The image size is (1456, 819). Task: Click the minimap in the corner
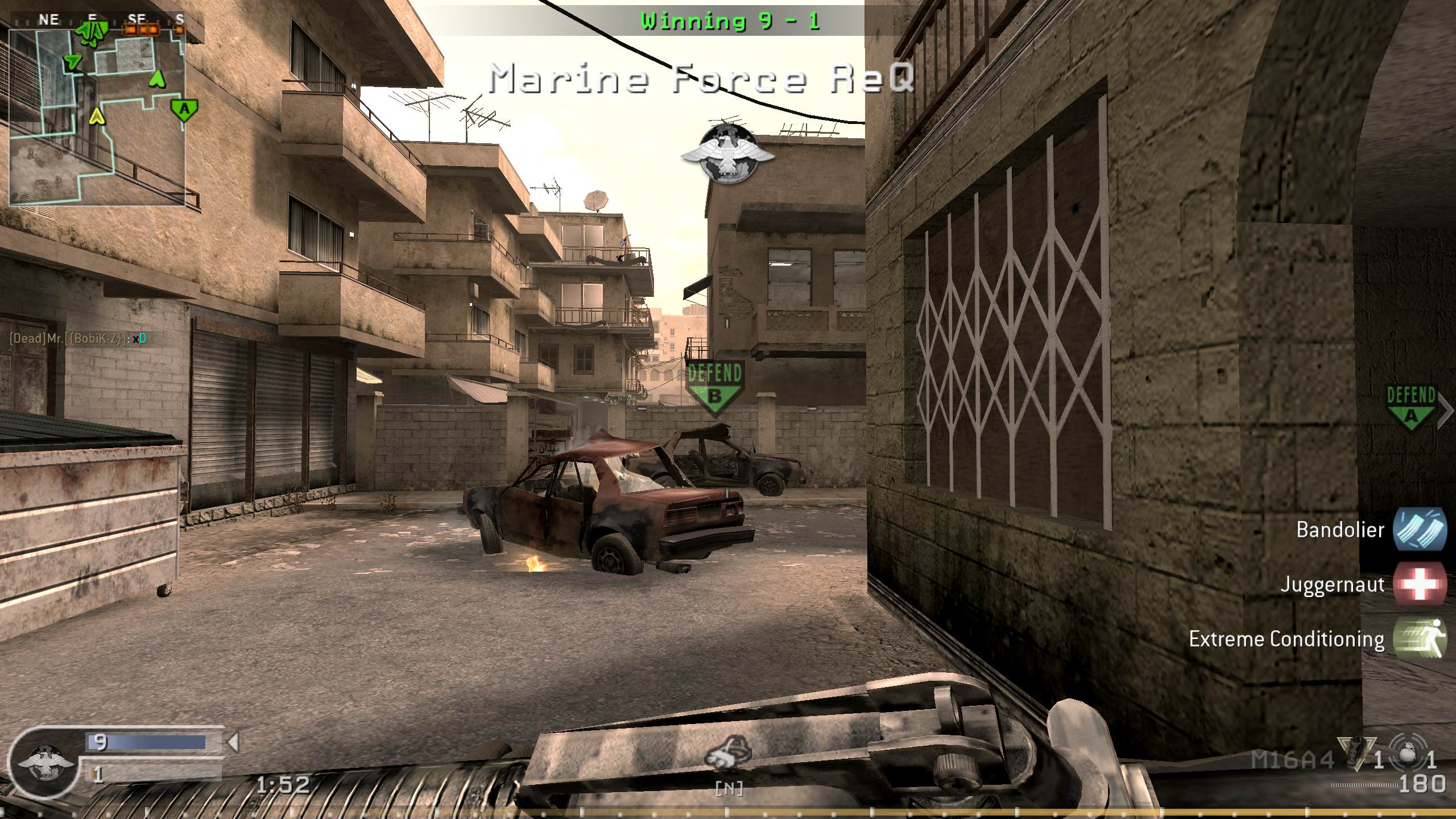(97, 117)
